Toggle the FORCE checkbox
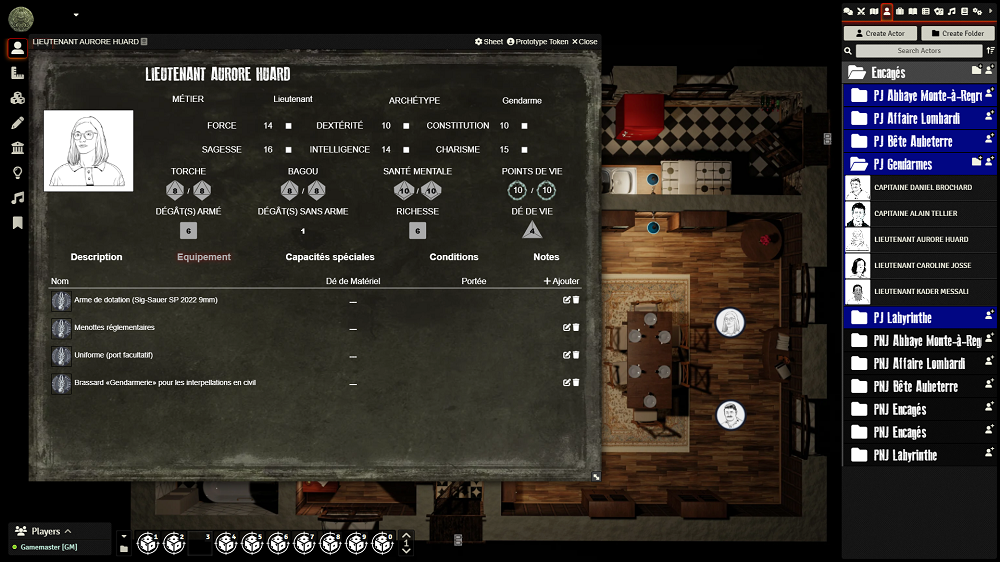 pos(289,126)
